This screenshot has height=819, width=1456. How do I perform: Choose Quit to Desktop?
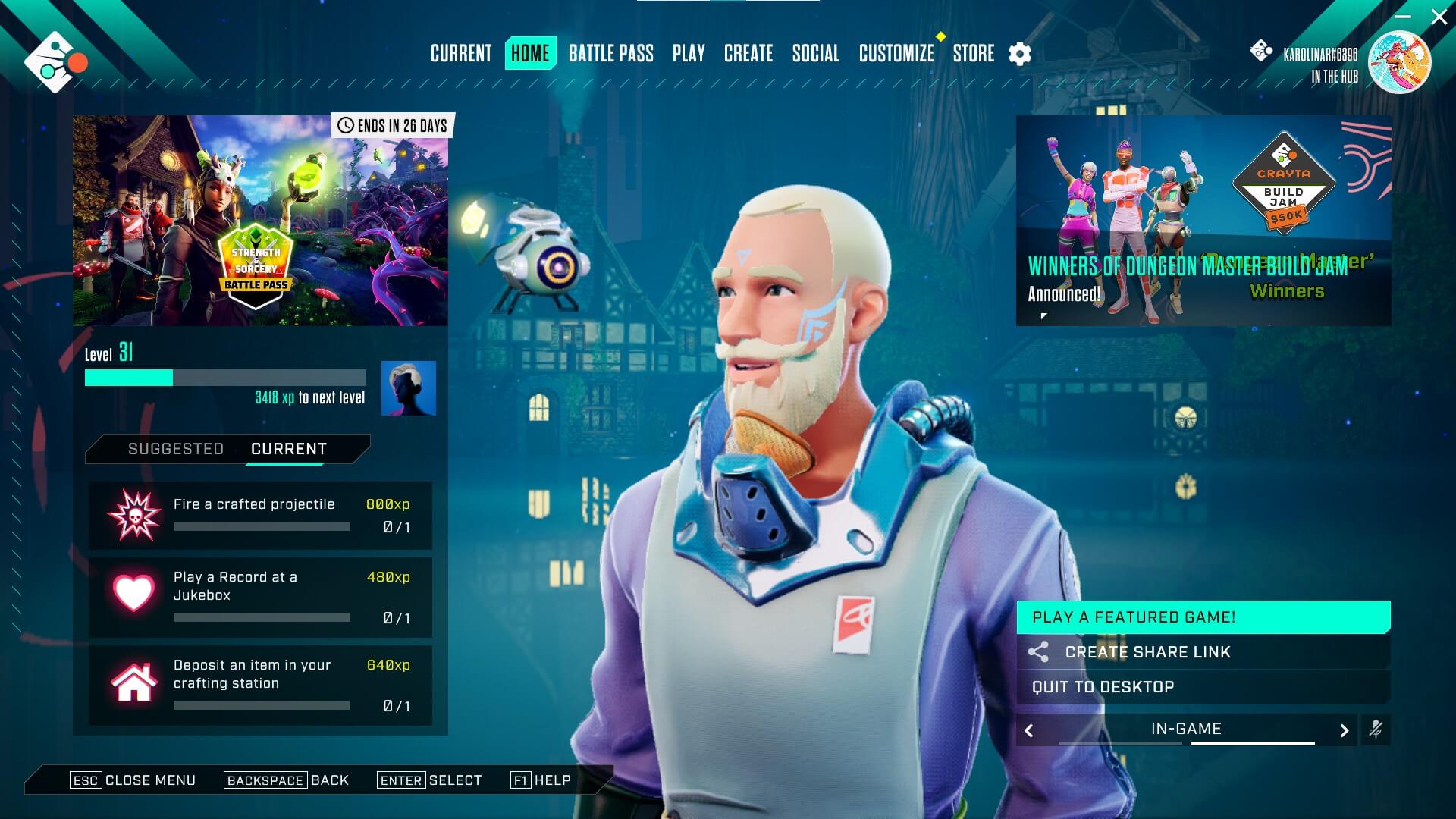(1203, 687)
